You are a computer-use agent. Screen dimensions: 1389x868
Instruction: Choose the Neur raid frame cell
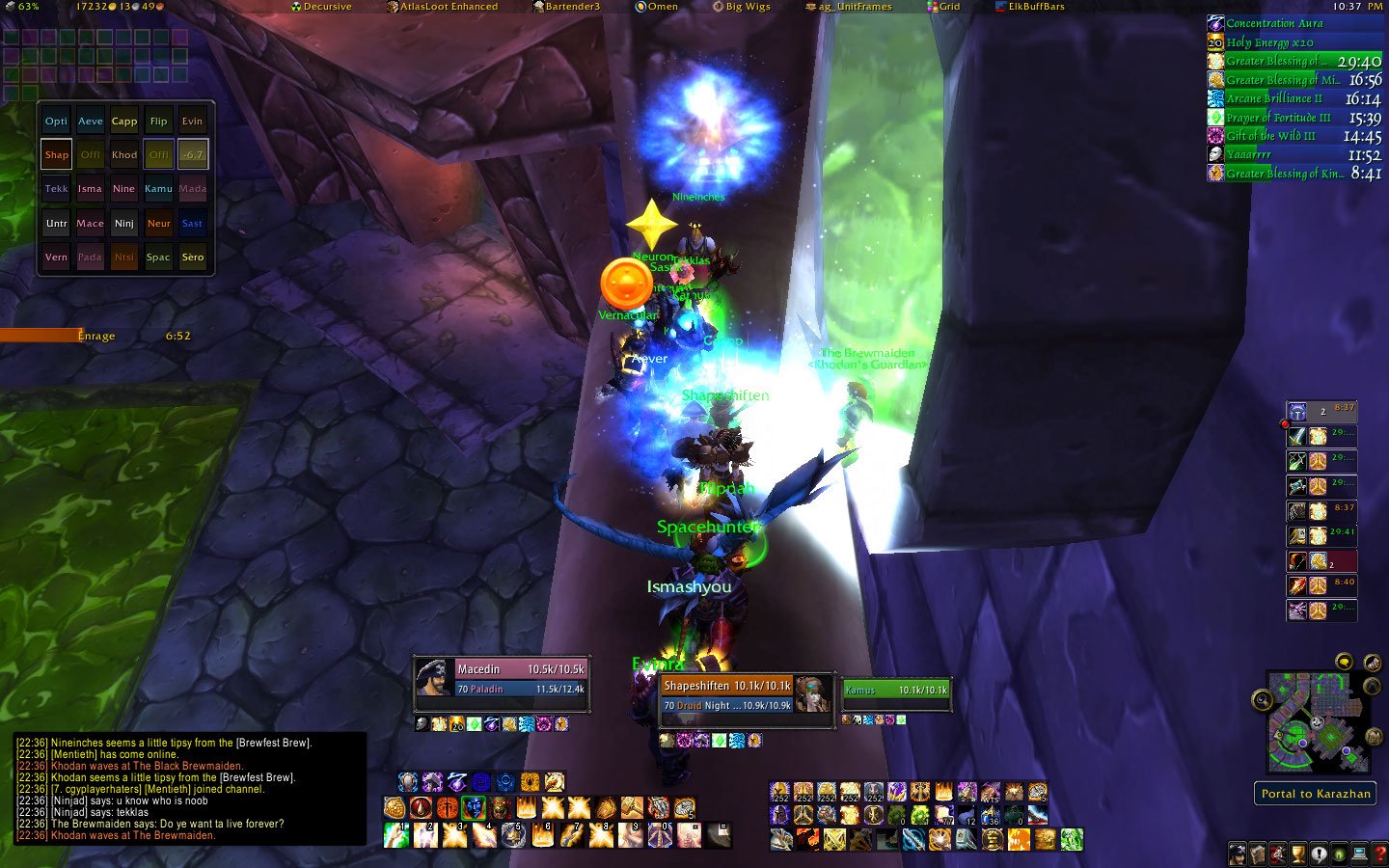point(158,224)
